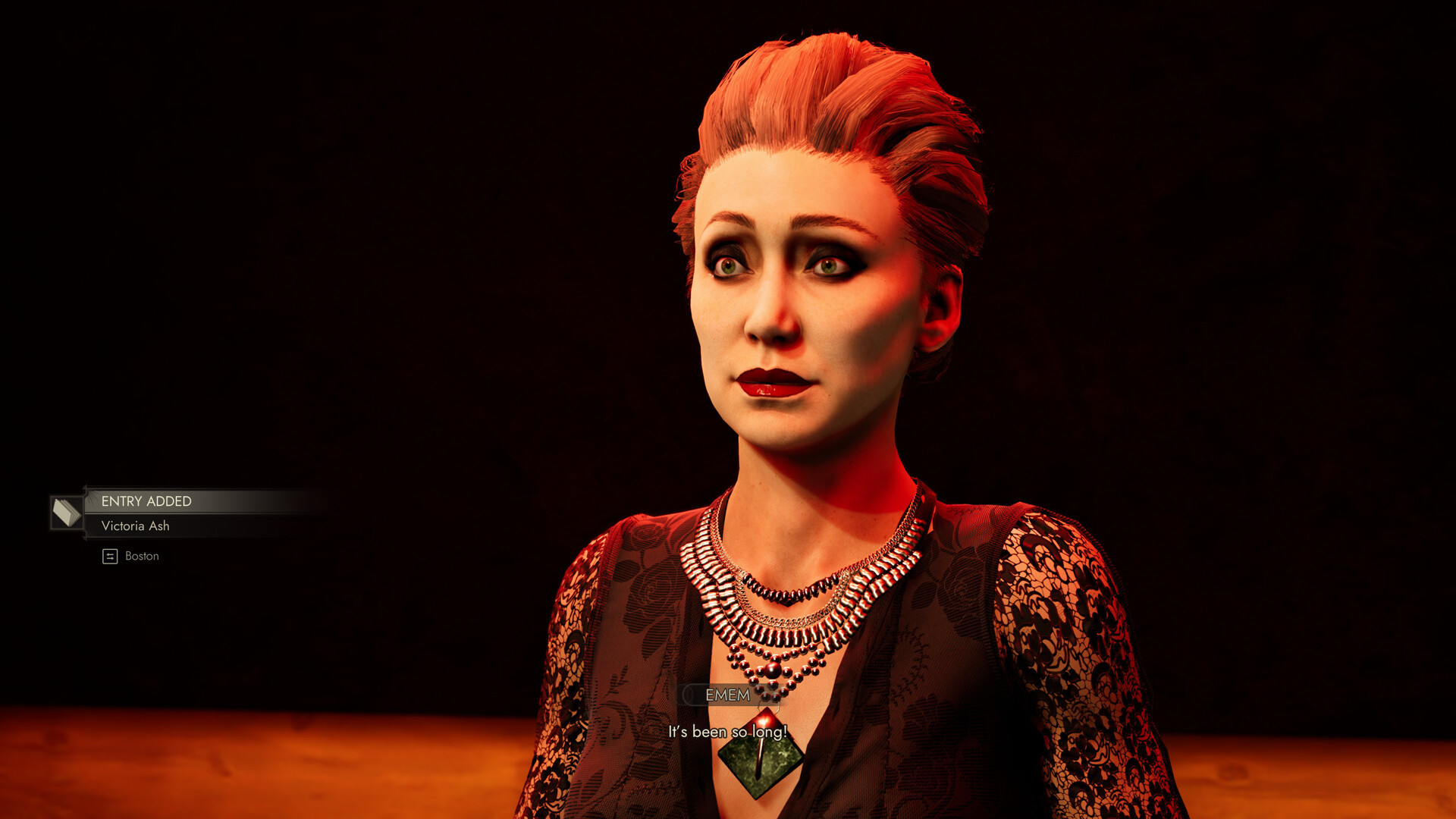The height and width of the screenshot is (819, 1456).
Task: Select the Victoria Ash codex entry name
Action: pos(135,526)
